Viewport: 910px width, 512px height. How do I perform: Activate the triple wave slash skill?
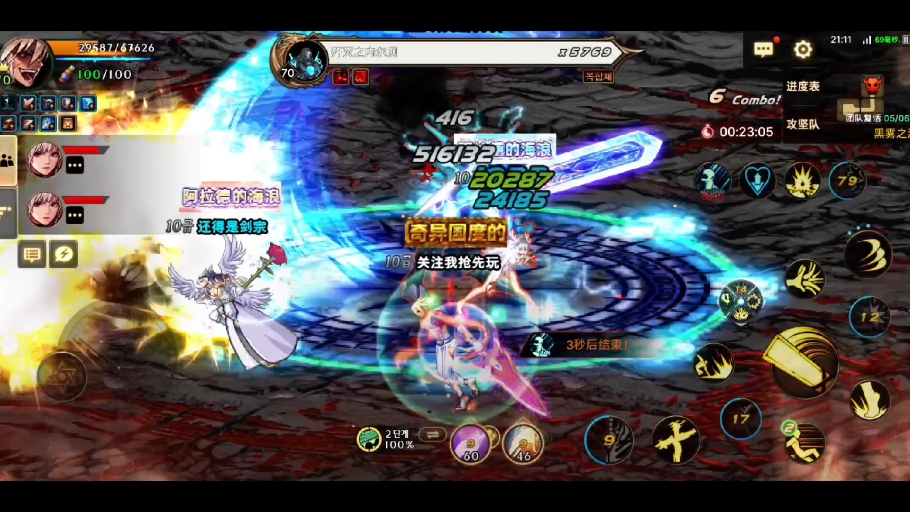pos(866,252)
